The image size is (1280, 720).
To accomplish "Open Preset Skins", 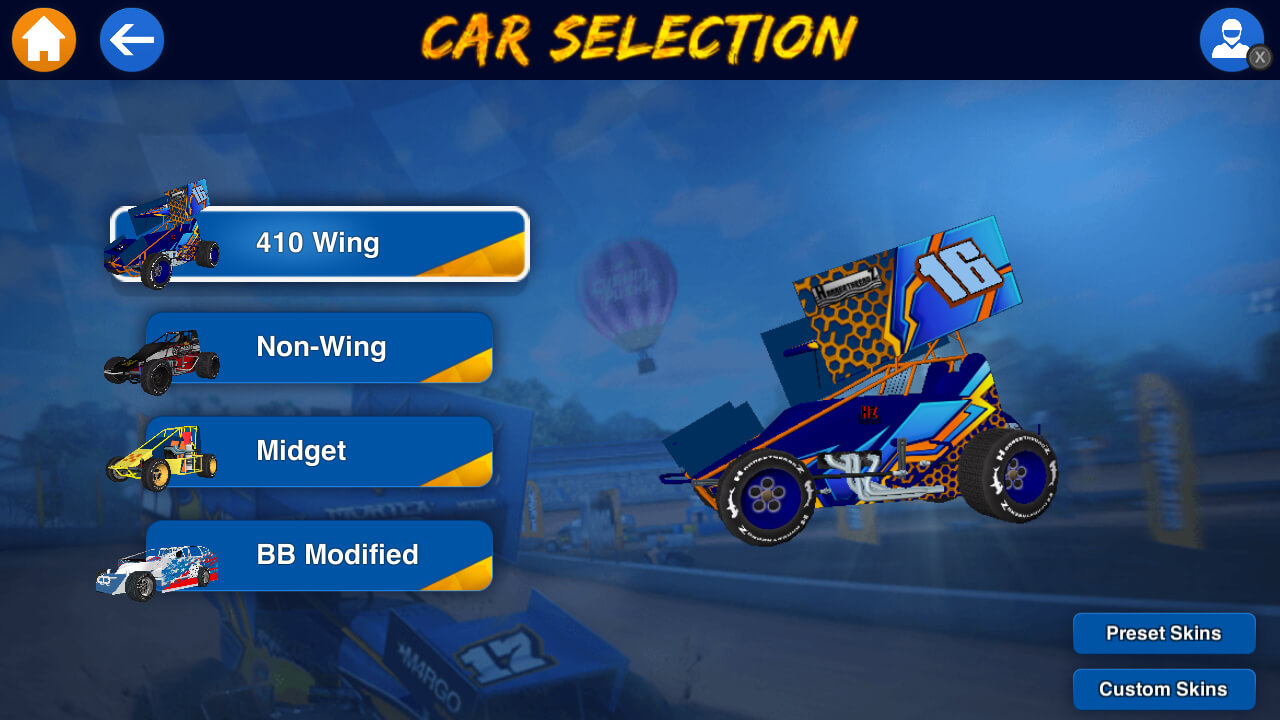I will [1163, 633].
